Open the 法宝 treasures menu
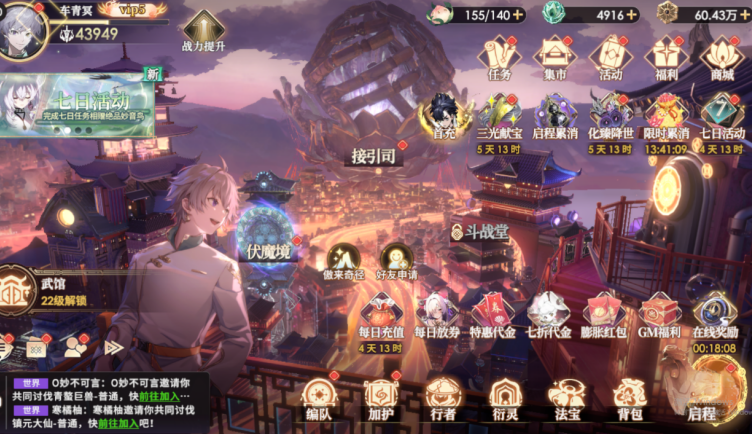The image size is (752, 434). tap(566, 397)
